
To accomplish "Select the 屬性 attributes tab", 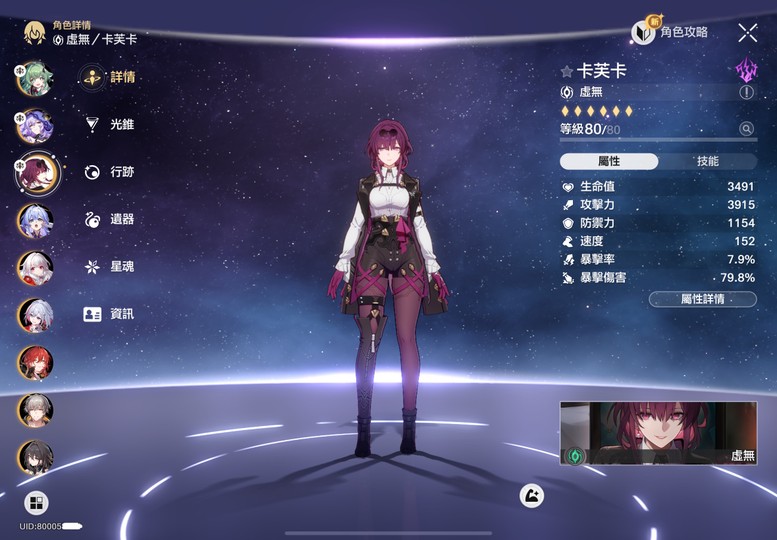I will click(609, 162).
